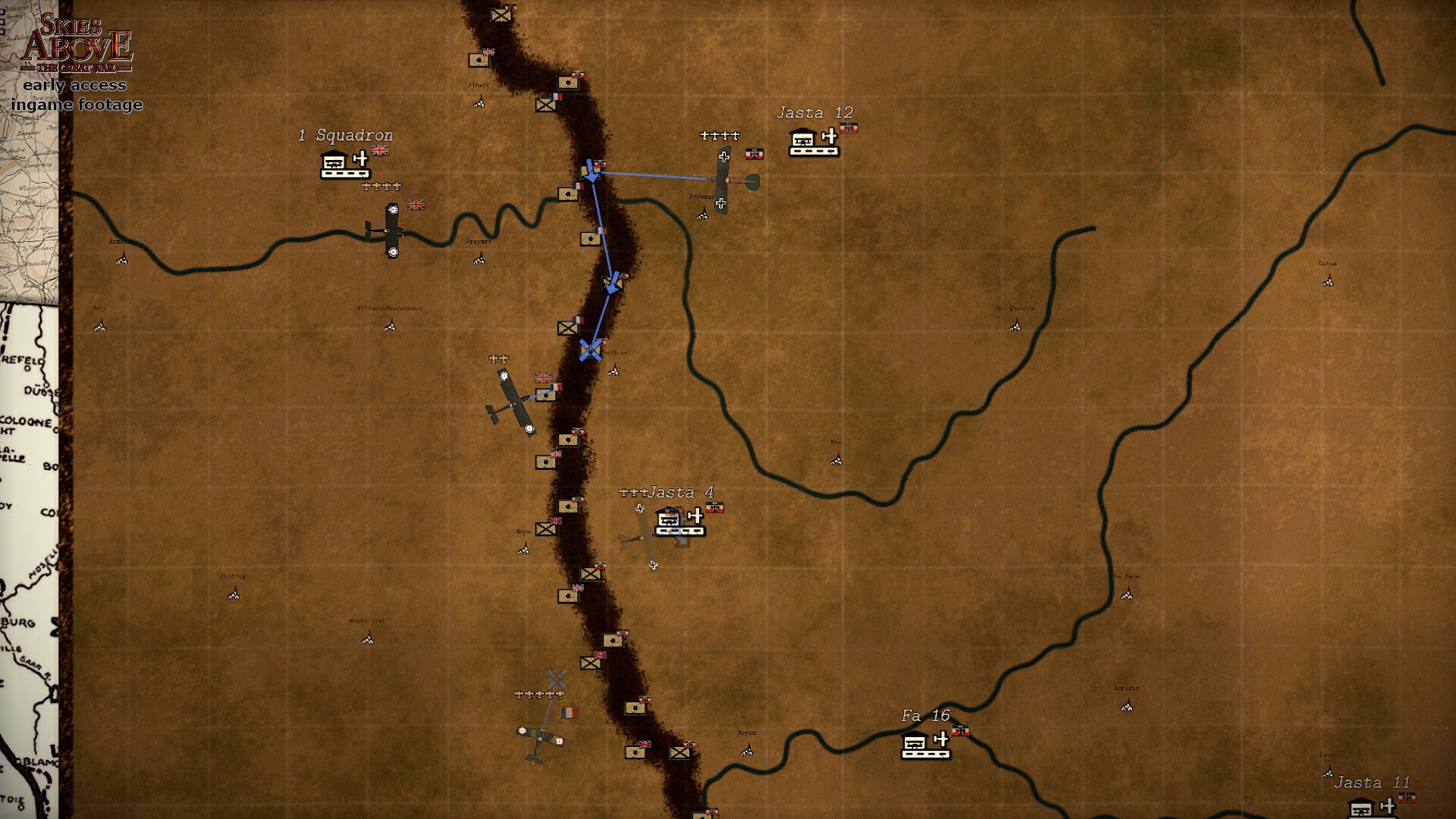Select the French flight with roundel wings
Viewport: 1456px width, 819px height.
coord(539,738)
